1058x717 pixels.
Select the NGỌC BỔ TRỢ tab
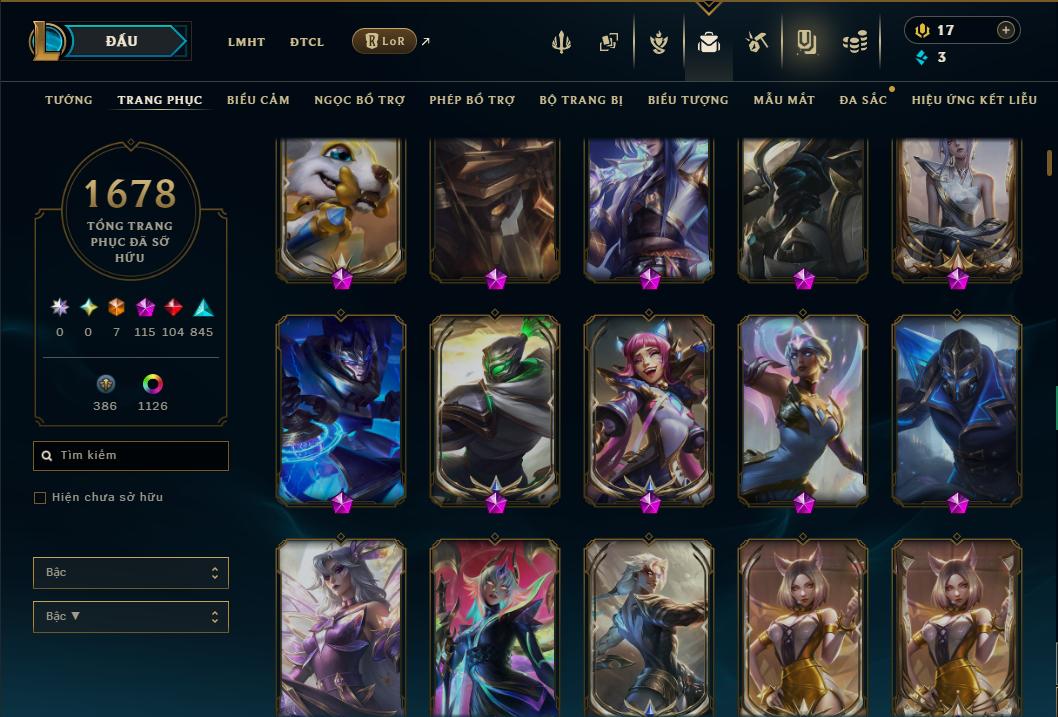359,100
